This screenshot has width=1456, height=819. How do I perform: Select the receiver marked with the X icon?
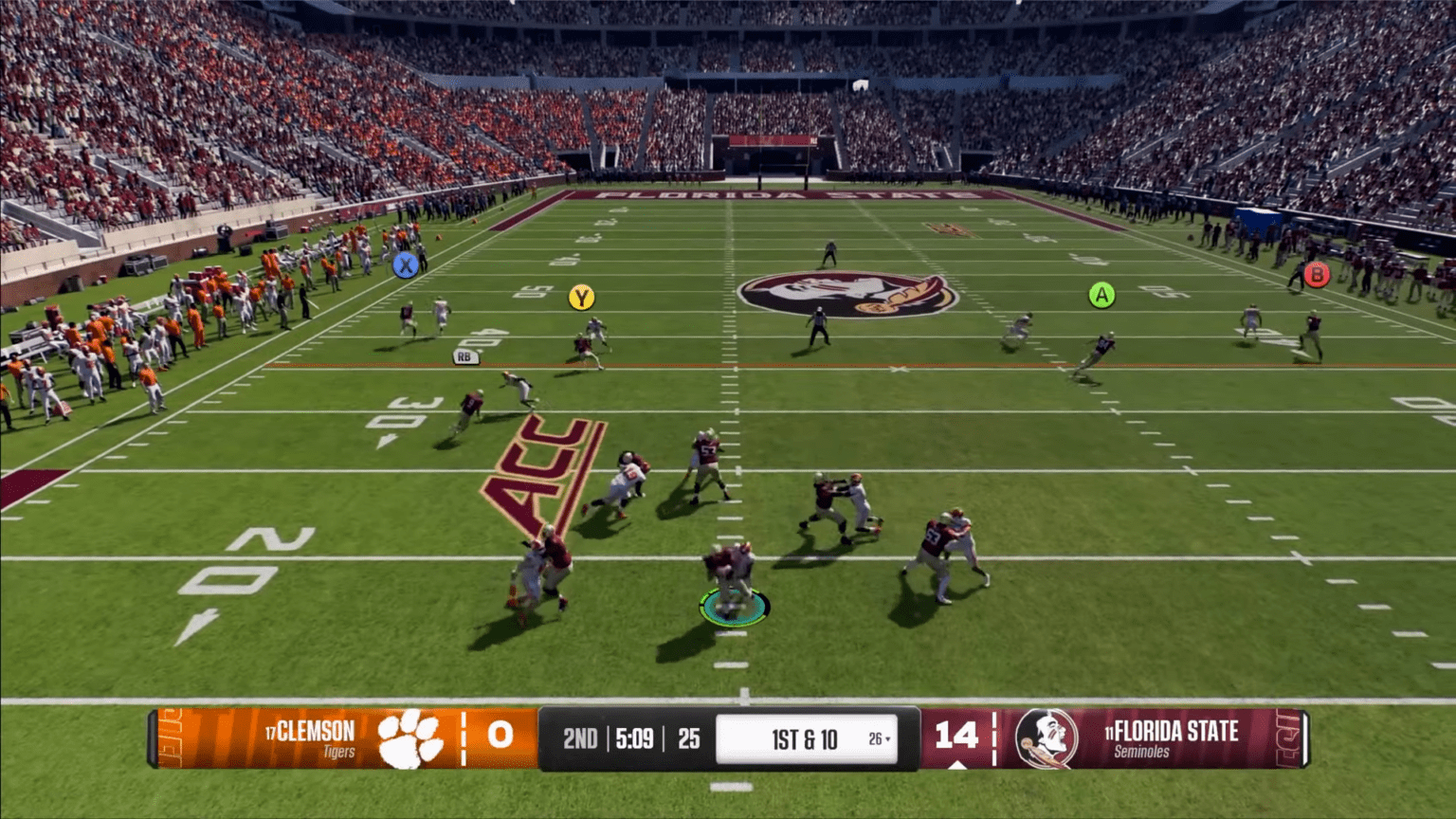pos(406,267)
